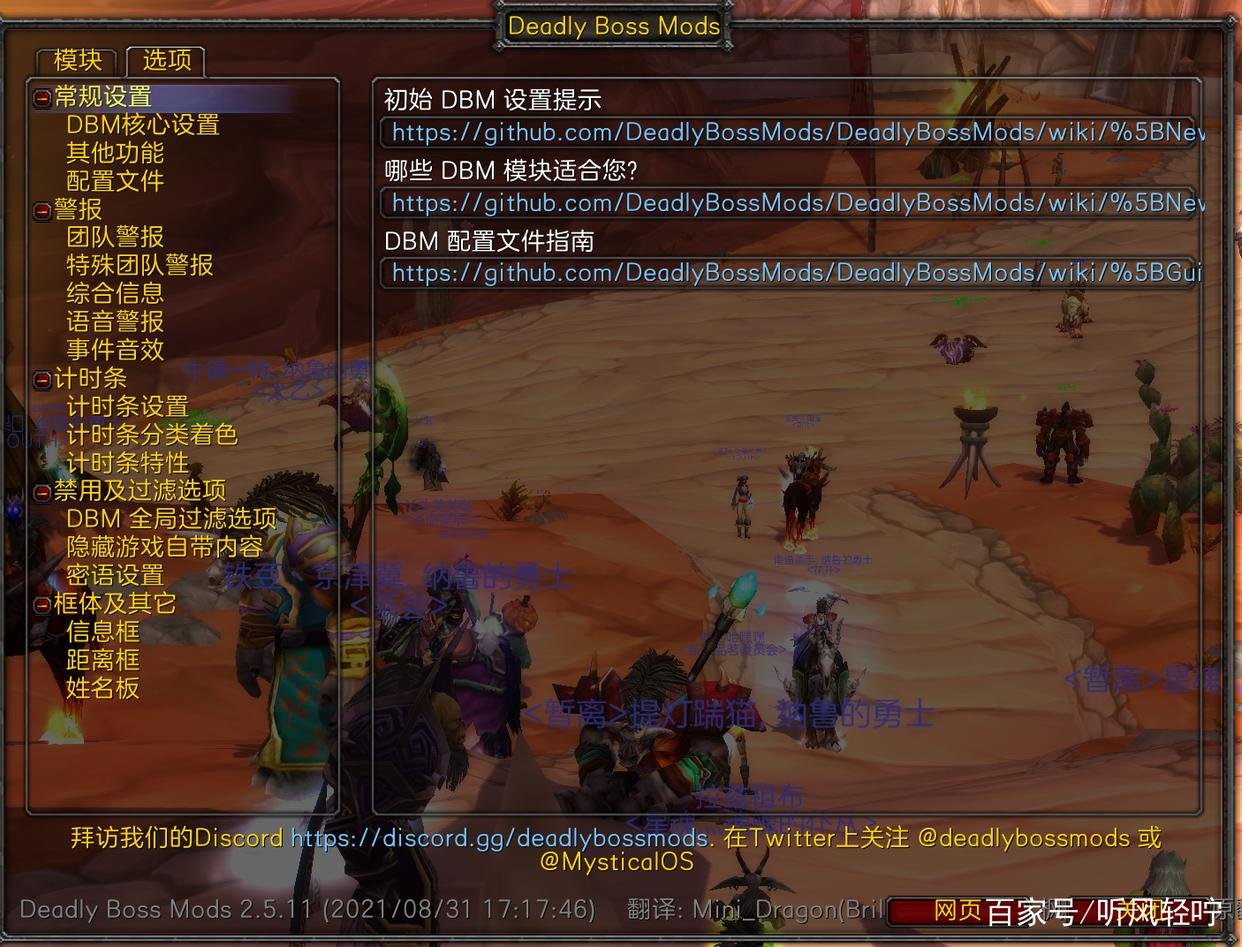The image size is (1242, 947).
Task: Open 密语设置 options
Action: 115,575
